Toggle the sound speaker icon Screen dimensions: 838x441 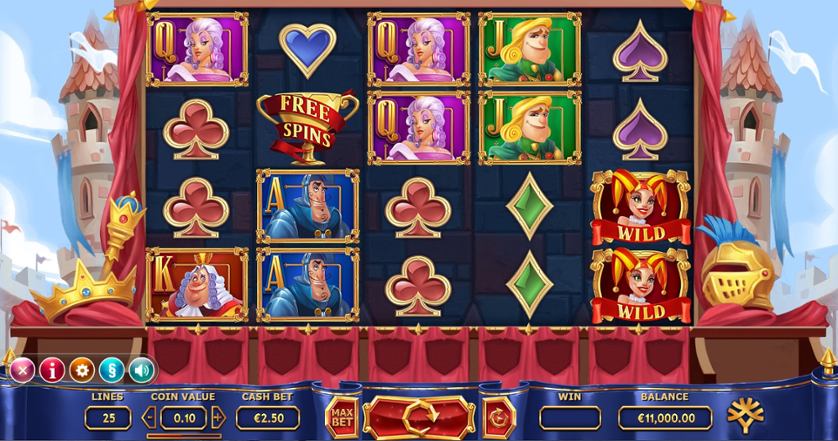(x=141, y=369)
